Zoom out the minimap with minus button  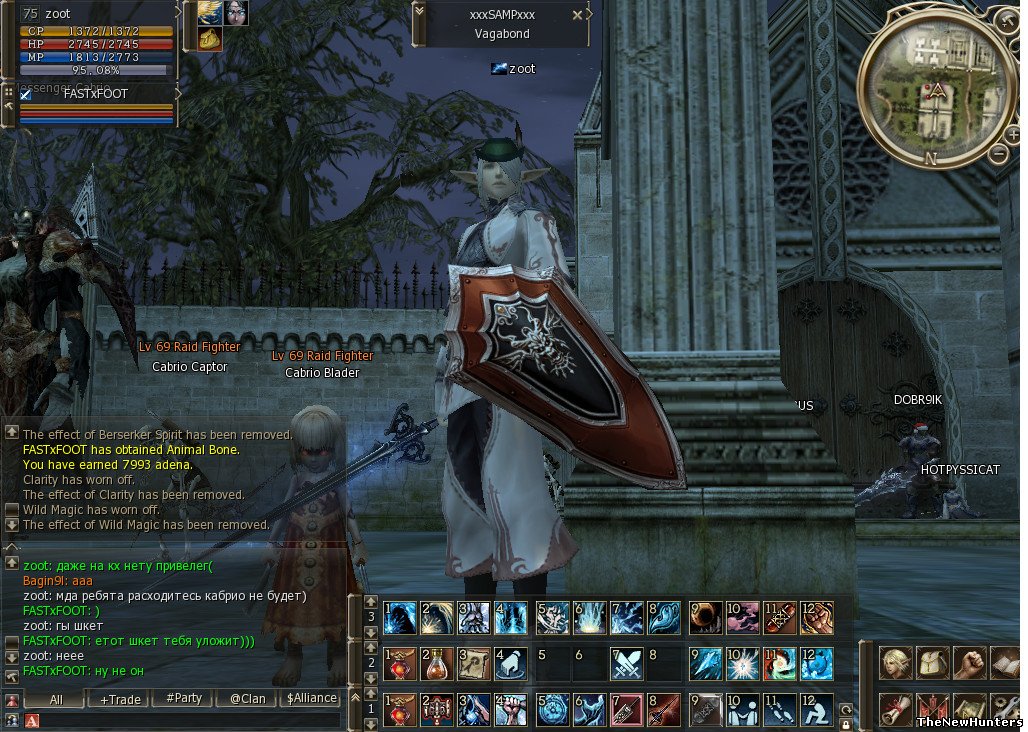(998, 154)
